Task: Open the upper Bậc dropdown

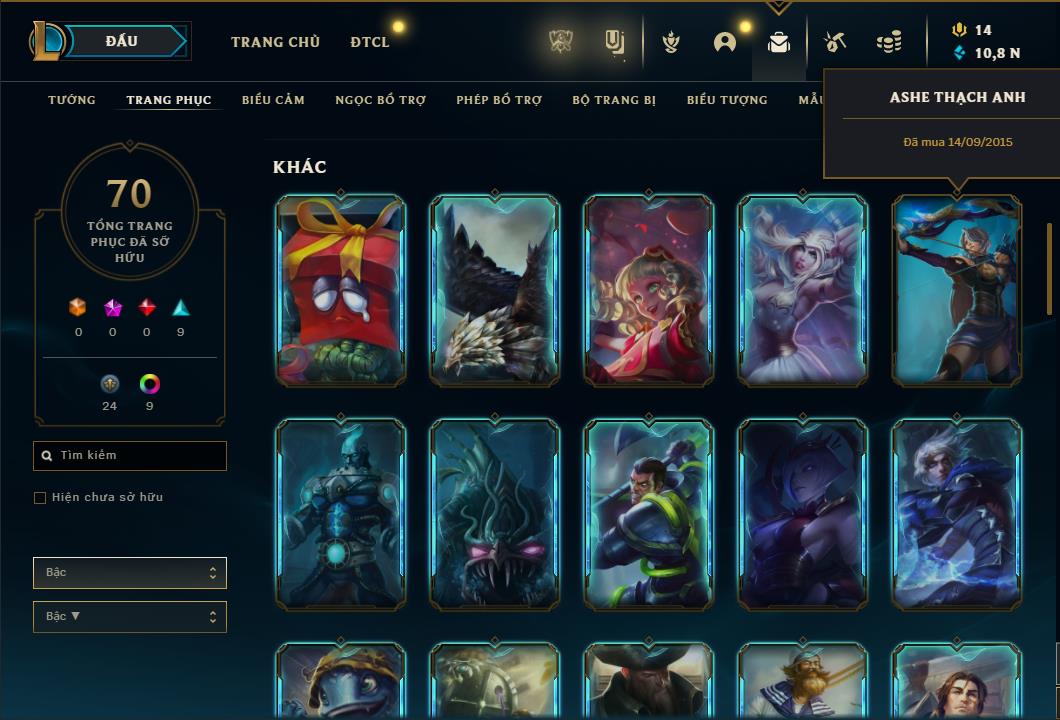Action: [x=130, y=573]
